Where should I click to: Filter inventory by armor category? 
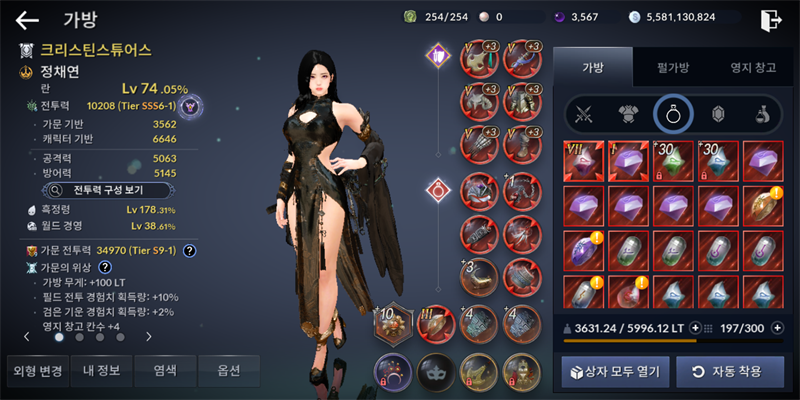(628, 115)
